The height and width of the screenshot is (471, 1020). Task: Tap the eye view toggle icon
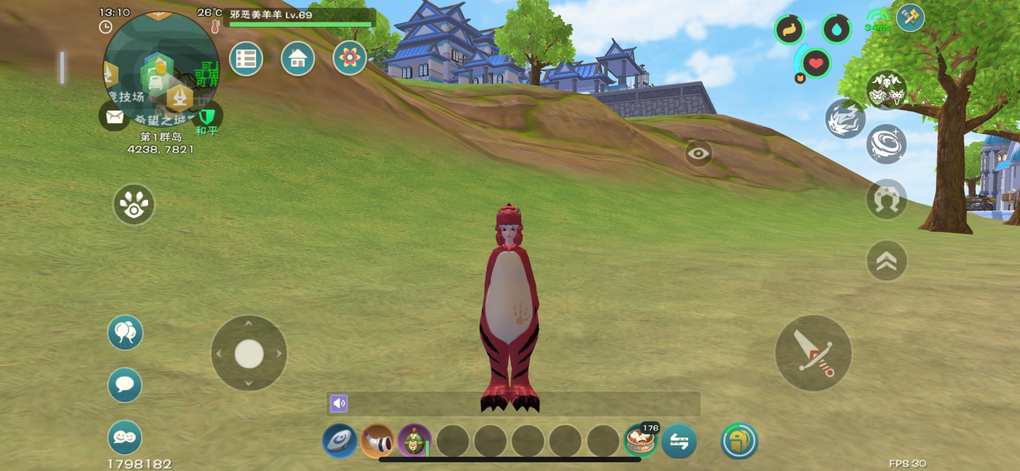[699, 153]
